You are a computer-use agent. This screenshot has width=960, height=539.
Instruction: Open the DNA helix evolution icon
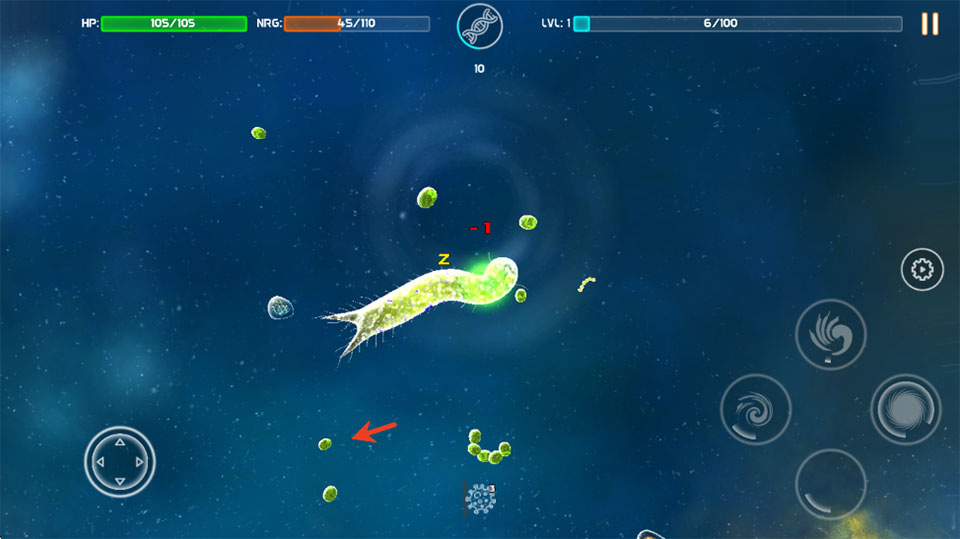coord(479,27)
